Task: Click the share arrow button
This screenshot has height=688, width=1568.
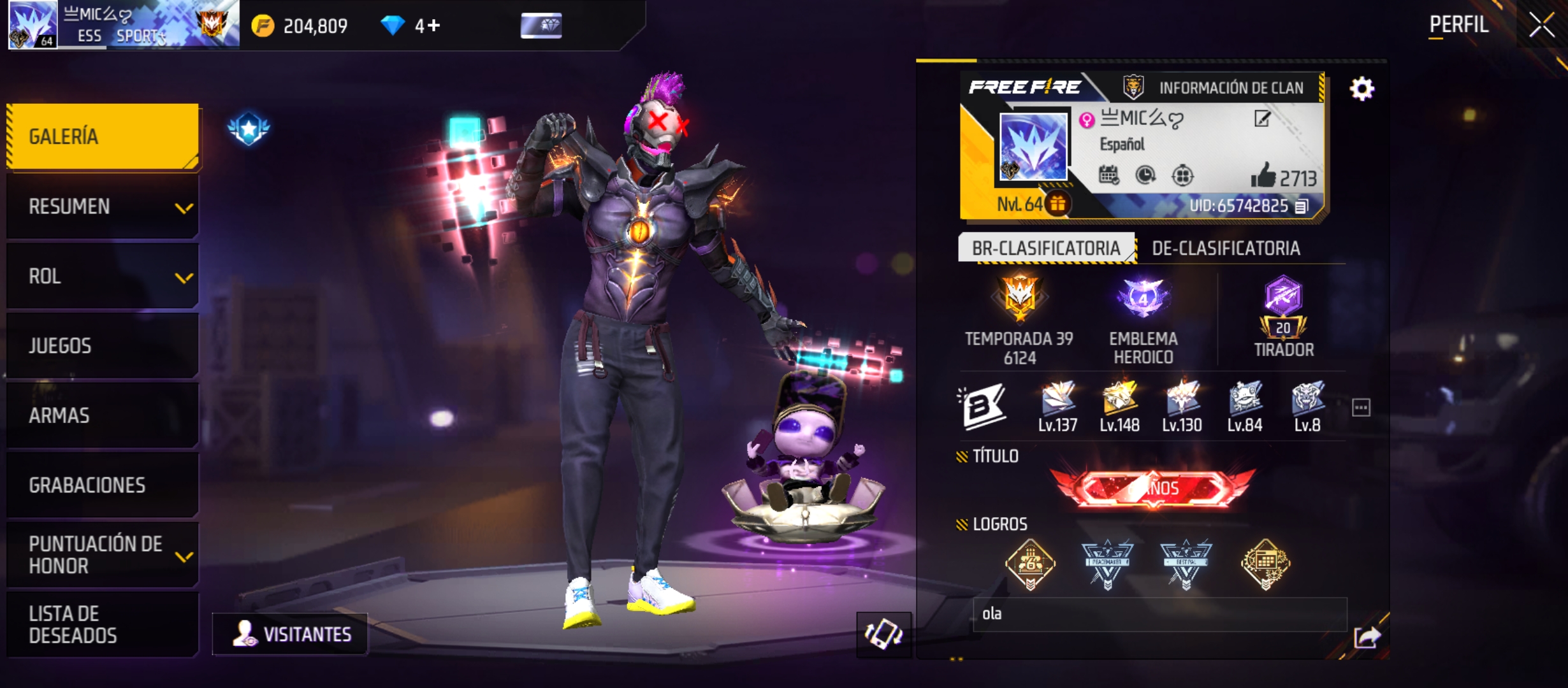Action: click(x=1367, y=636)
